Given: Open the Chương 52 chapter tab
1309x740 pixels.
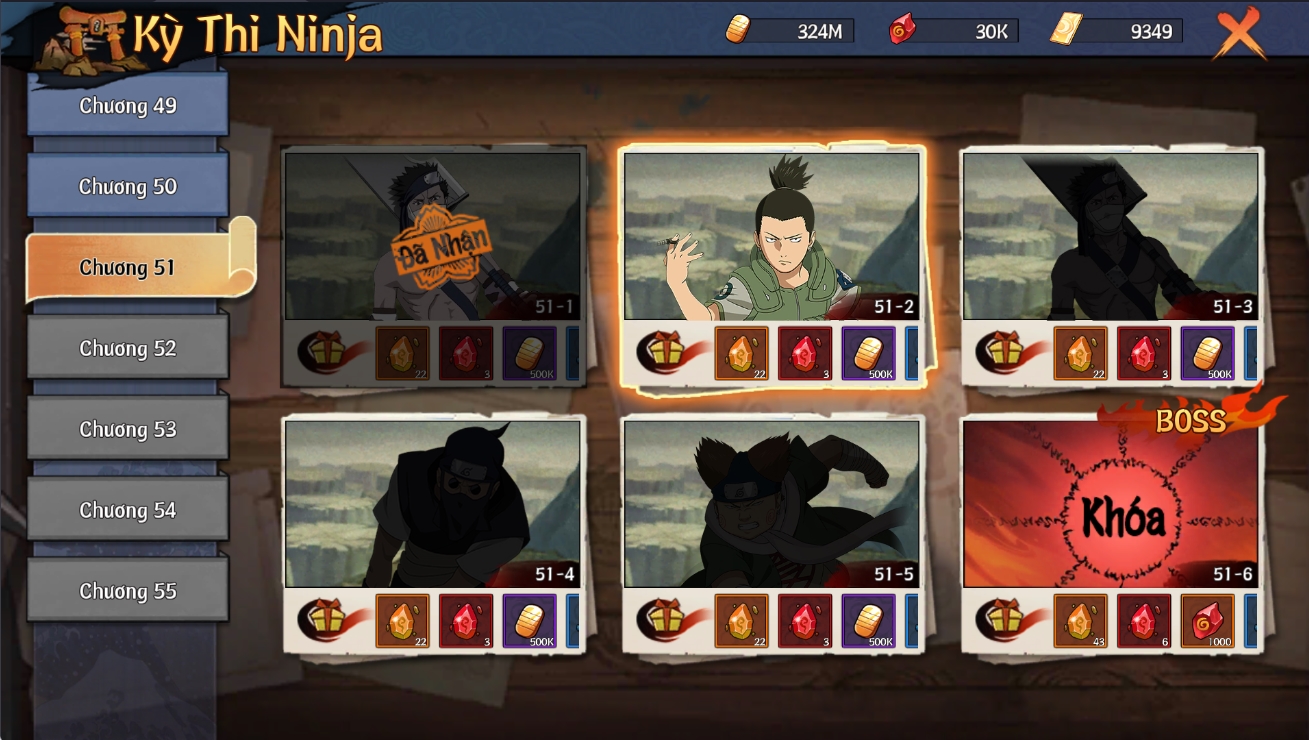Looking at the screenshot, I should click(128, 348).
